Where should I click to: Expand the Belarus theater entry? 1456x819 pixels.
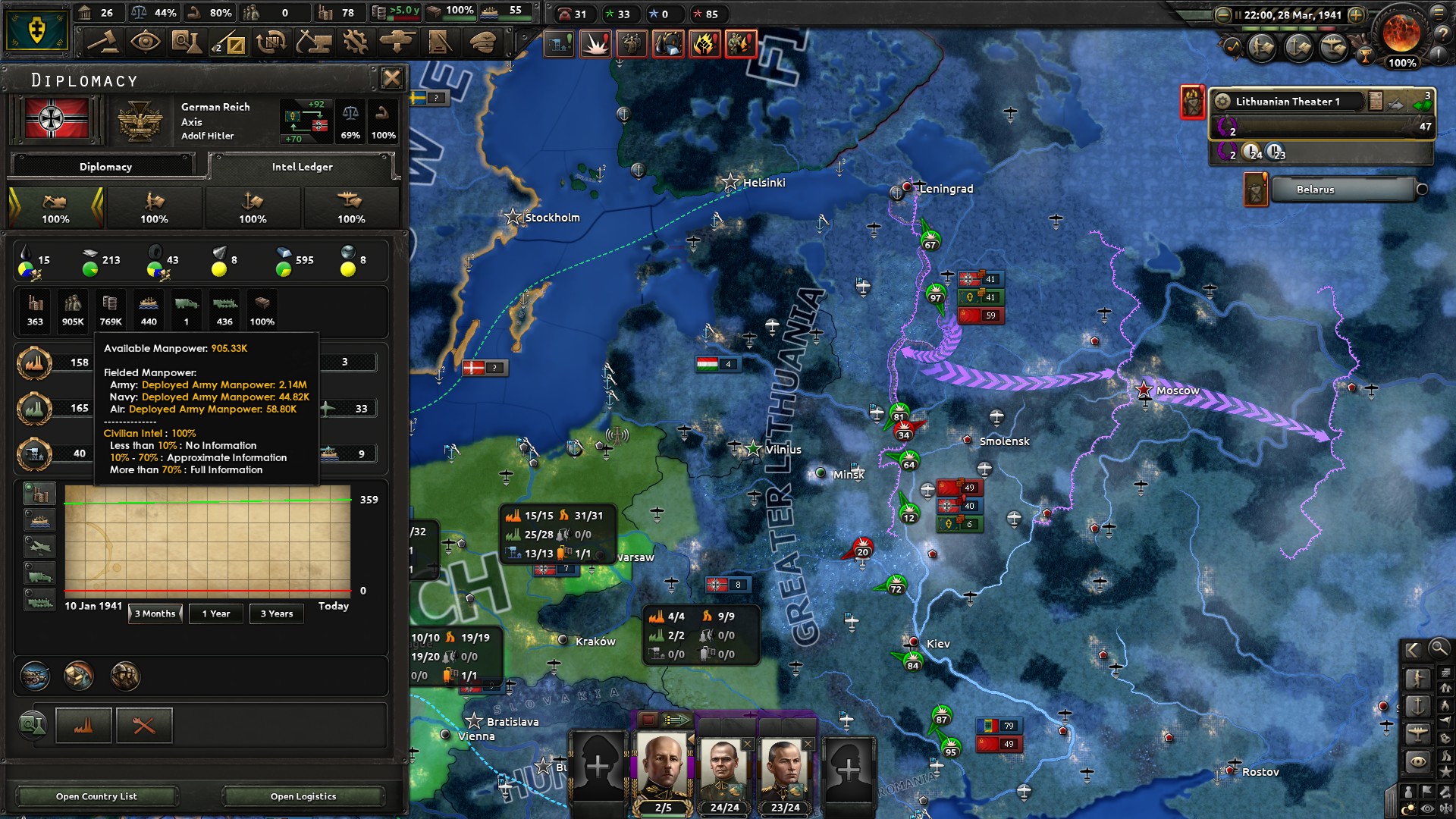(x=1423, y=190)
